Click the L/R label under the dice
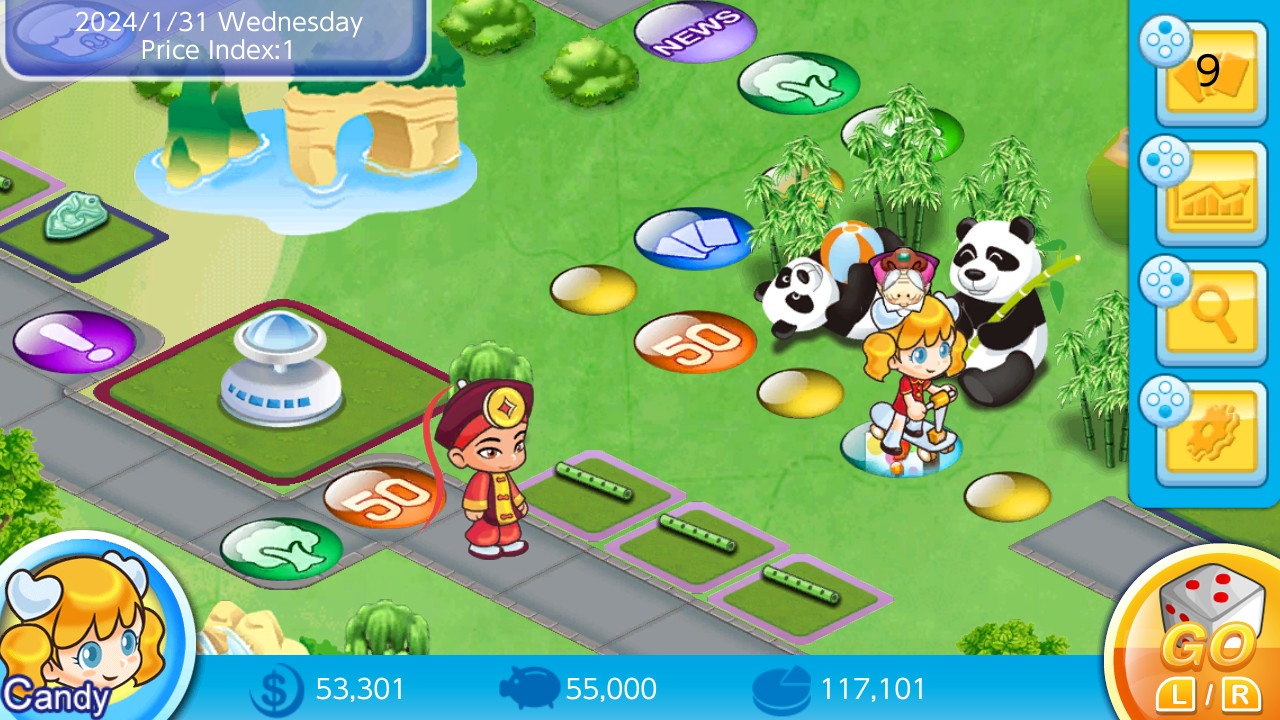 coord(1209,688)
